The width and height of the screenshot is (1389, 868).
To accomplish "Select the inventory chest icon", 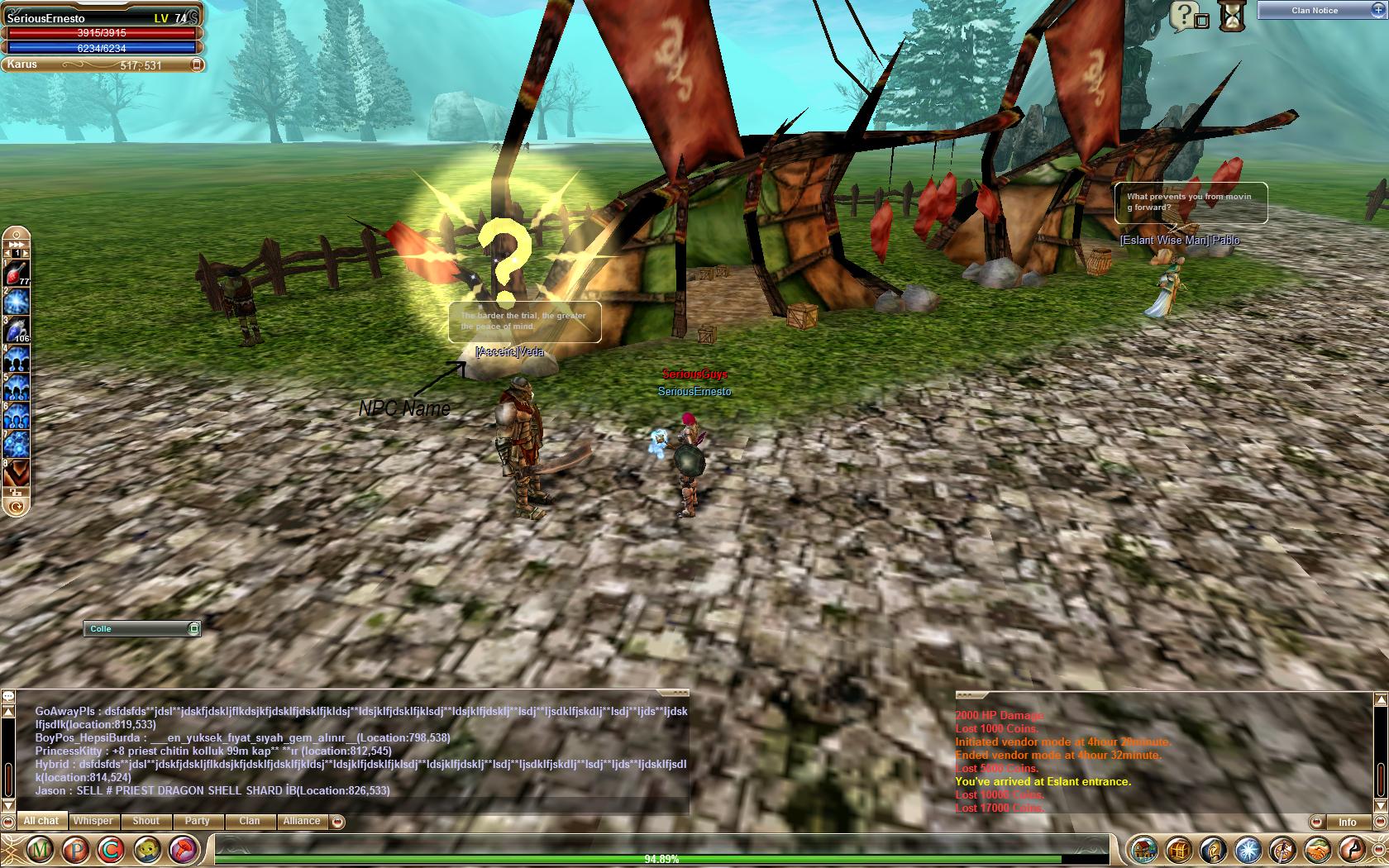I will tap(1178, 849).
